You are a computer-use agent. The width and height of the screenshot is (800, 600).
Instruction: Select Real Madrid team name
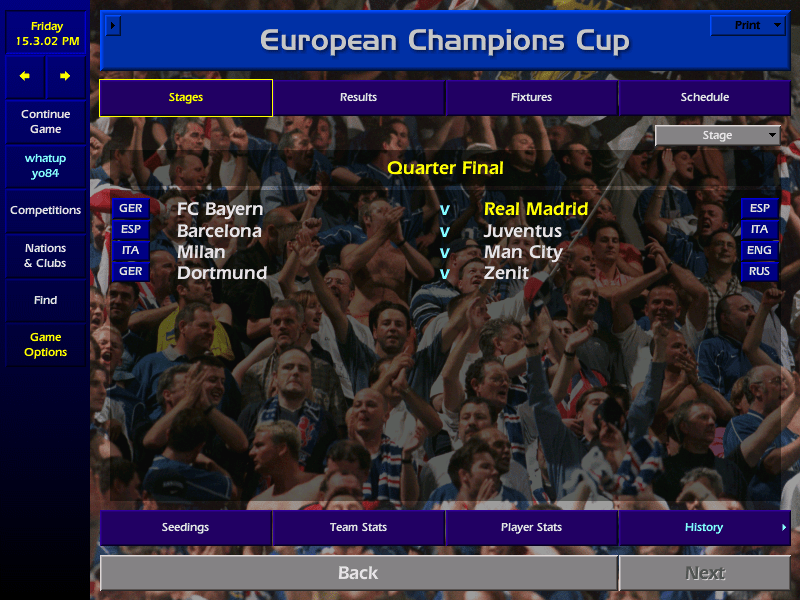[536, 209]
